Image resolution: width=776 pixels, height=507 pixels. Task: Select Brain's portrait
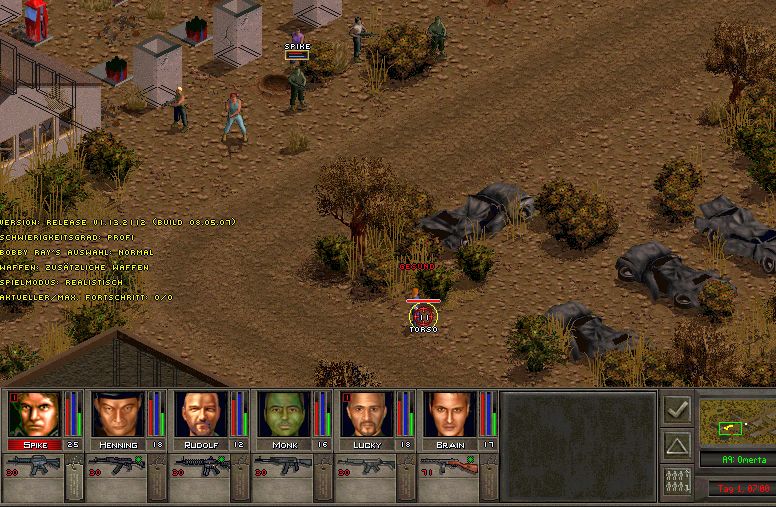450,414
